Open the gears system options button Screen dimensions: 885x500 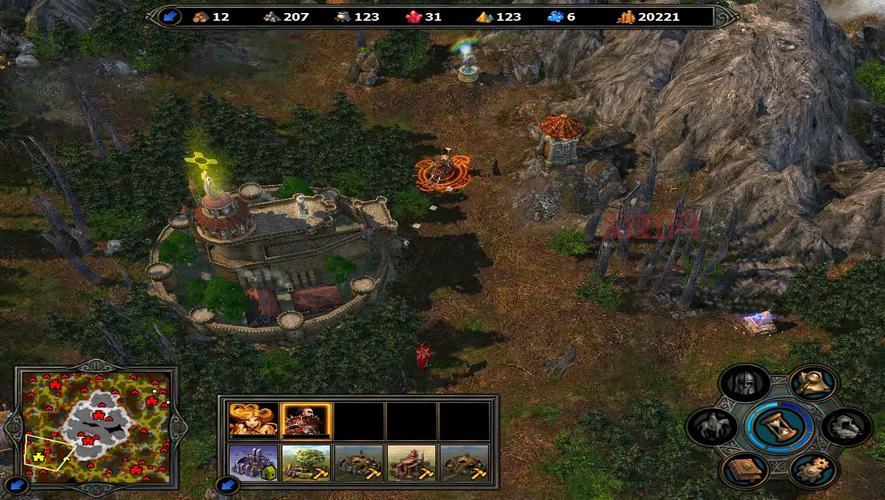coord(812,470)
